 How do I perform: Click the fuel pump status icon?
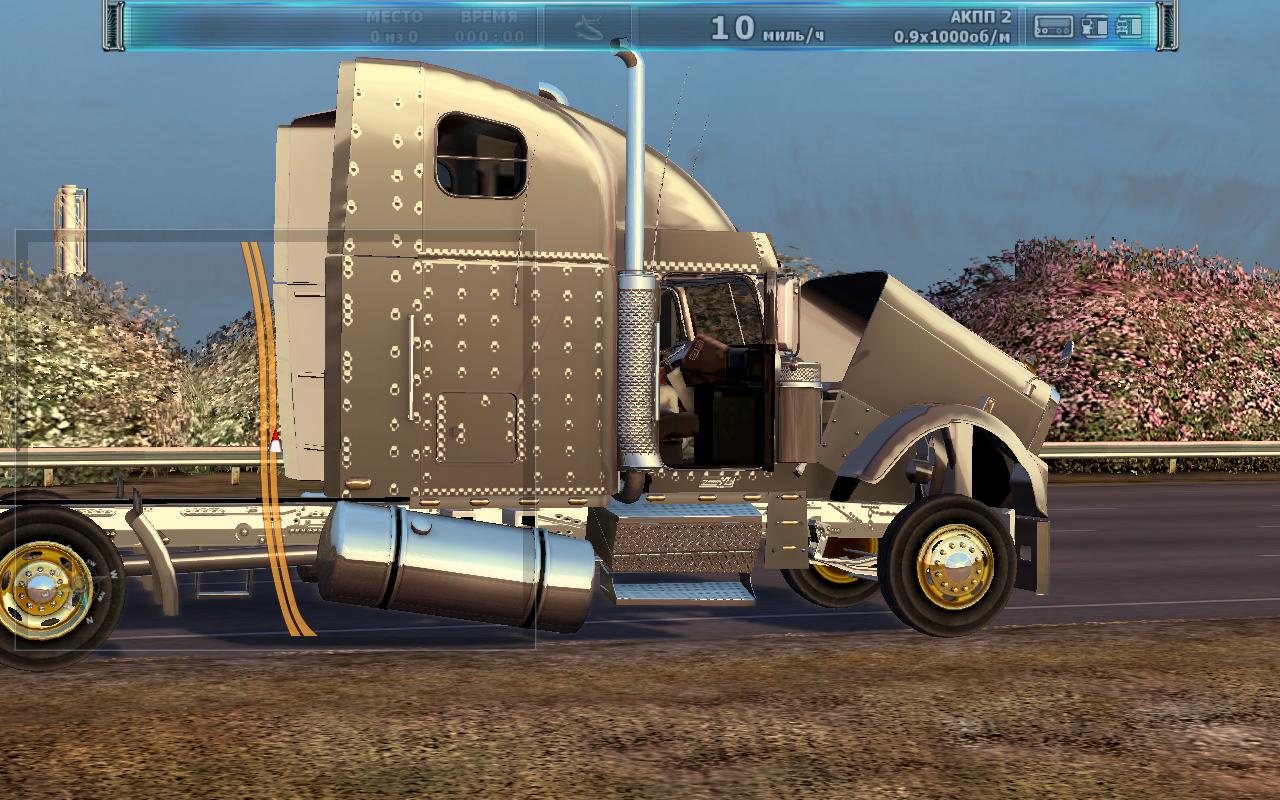coord(1095,27)
